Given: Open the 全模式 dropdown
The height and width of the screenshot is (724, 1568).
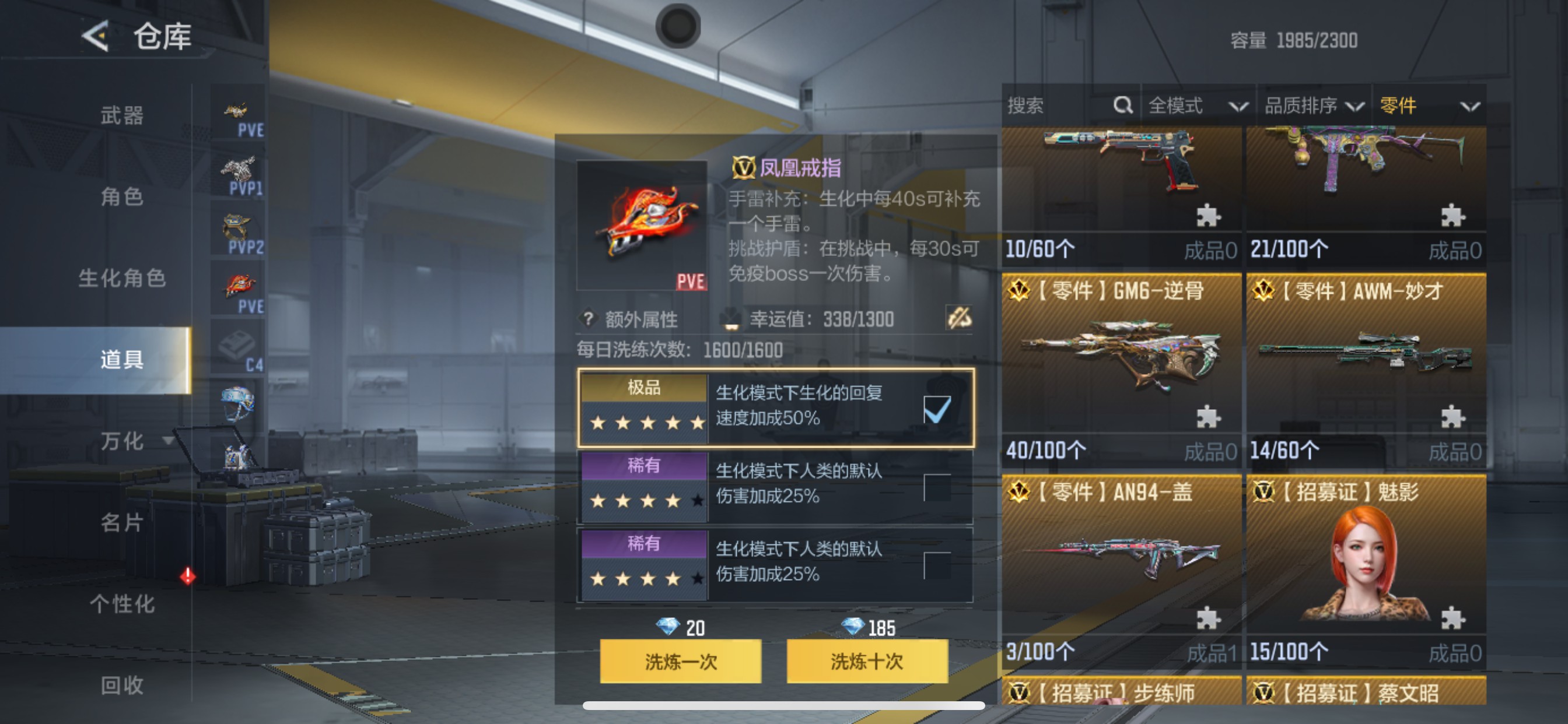Looking at the screenshot, I should tap(1196, 106).
